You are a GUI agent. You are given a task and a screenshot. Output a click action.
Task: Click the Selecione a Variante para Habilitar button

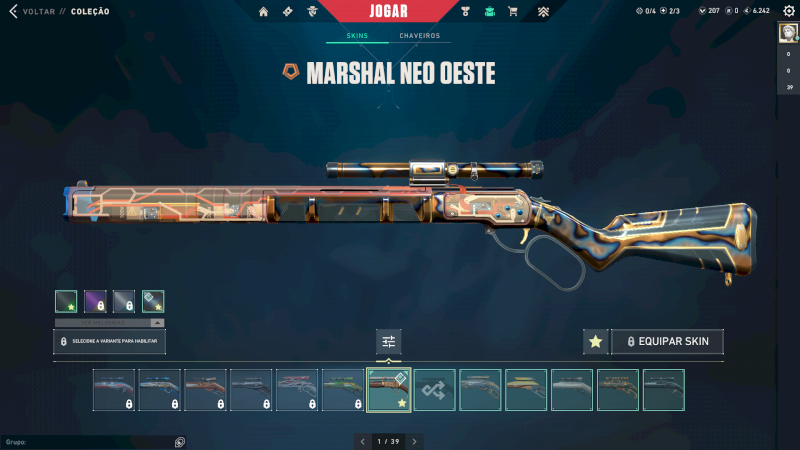pyautogui.click(x=110, y=342)
